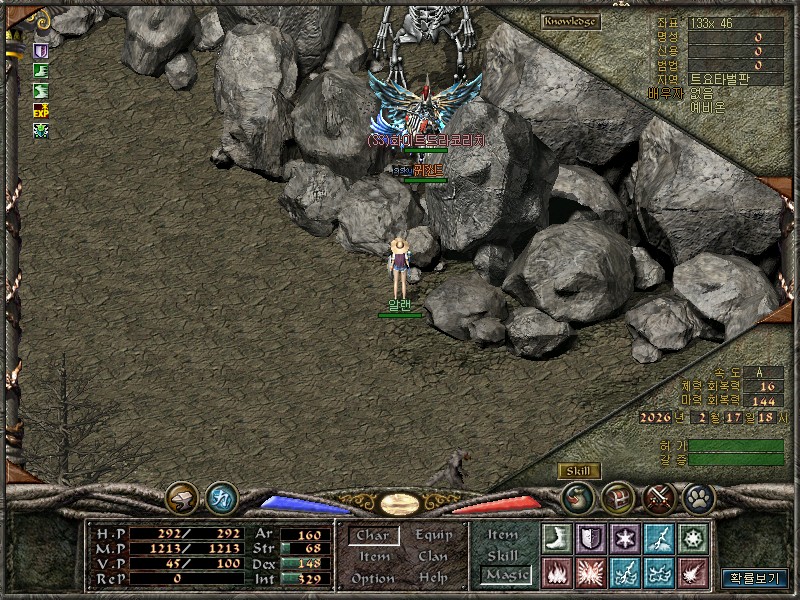This screenshot has width=800, height=600.
Task: Select the boot spell icon in the hotbar
Action: (x=555, y=539)
